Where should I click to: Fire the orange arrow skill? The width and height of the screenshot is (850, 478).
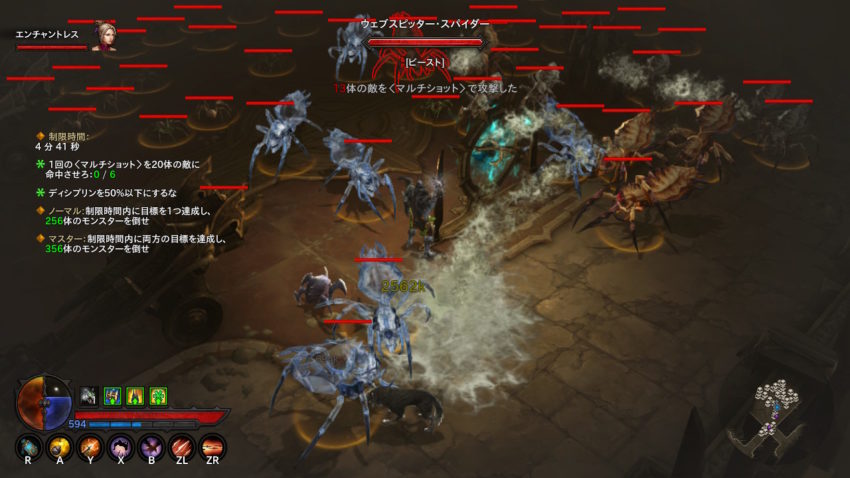[91, 447]
